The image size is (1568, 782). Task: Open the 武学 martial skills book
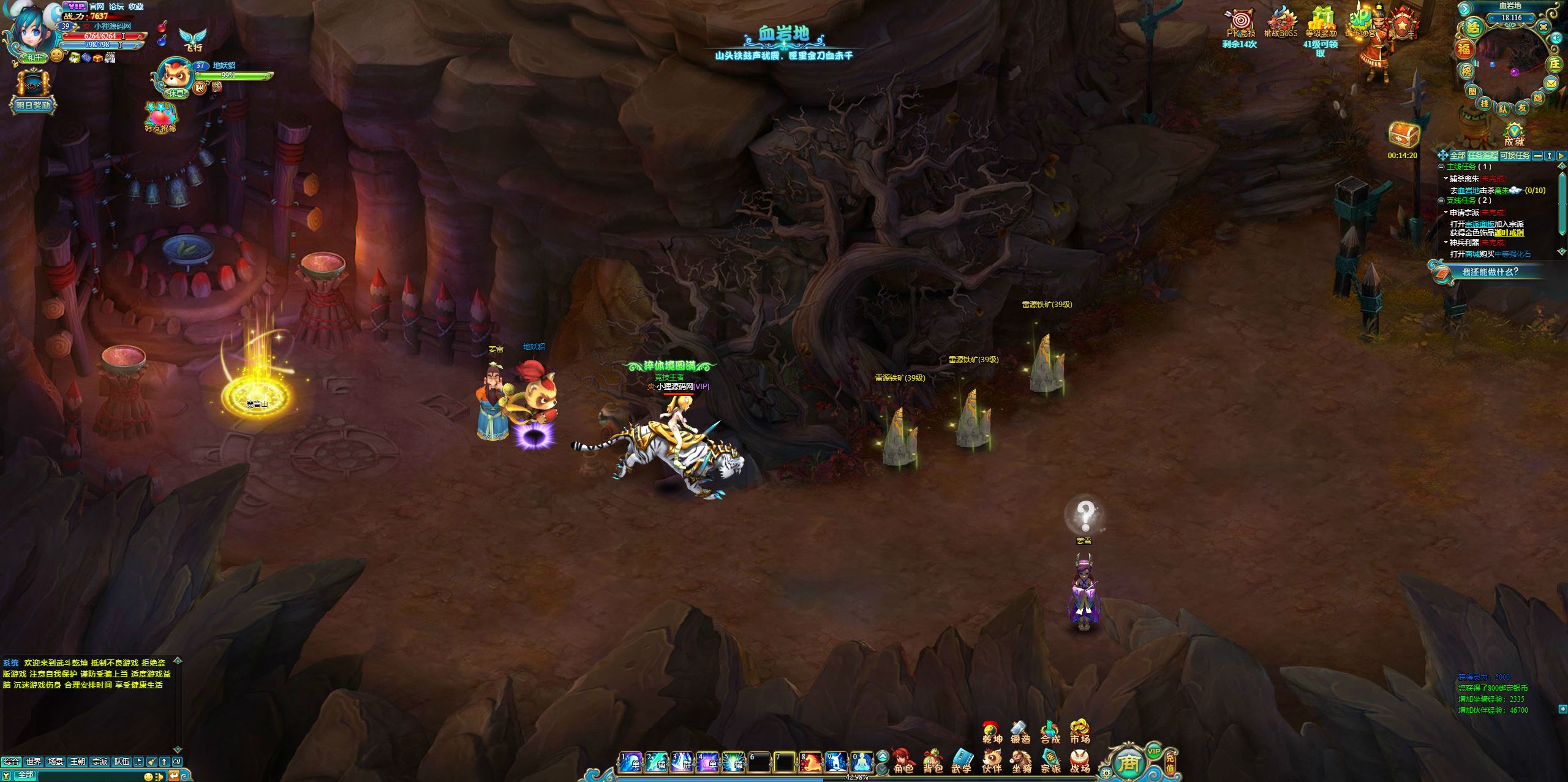pyautogui.click(x=962, y=761)
